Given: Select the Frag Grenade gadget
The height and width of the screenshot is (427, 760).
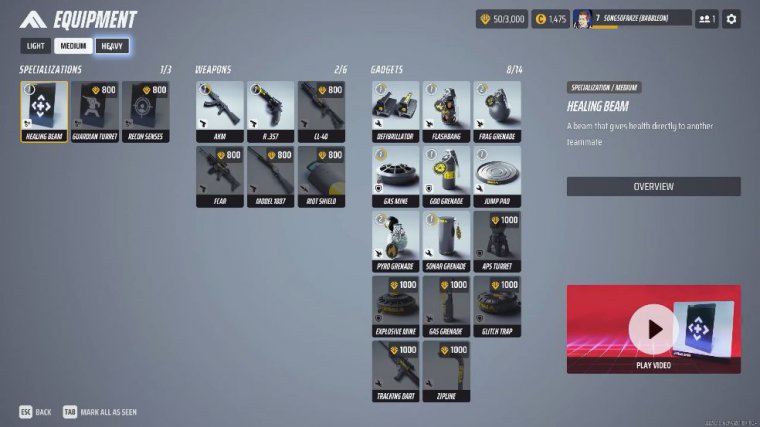Looking at the screenshot, I should click(497, 111).
